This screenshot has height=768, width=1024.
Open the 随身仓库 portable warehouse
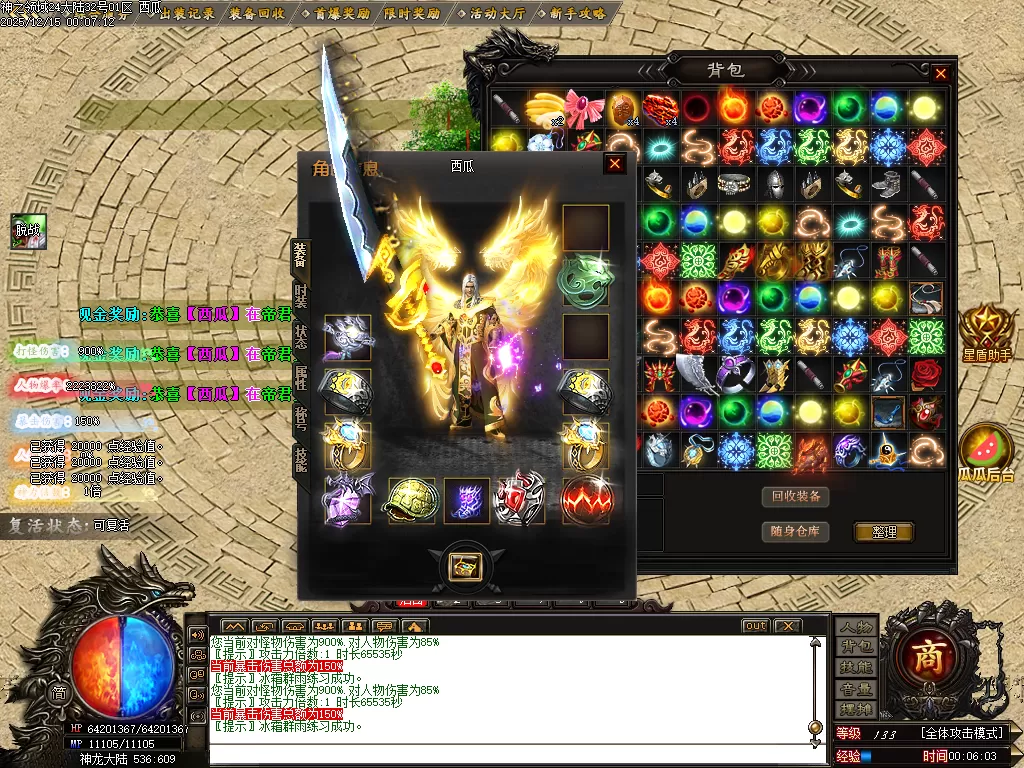click(796, 531)
